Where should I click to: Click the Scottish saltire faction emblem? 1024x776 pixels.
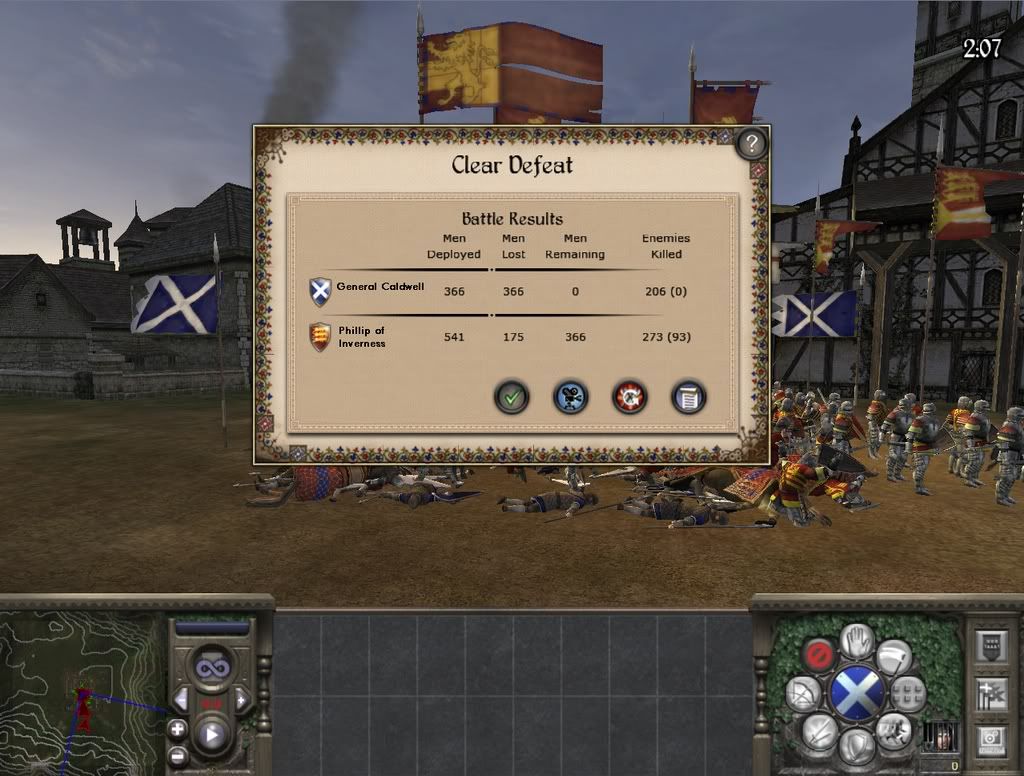(858, 693)
